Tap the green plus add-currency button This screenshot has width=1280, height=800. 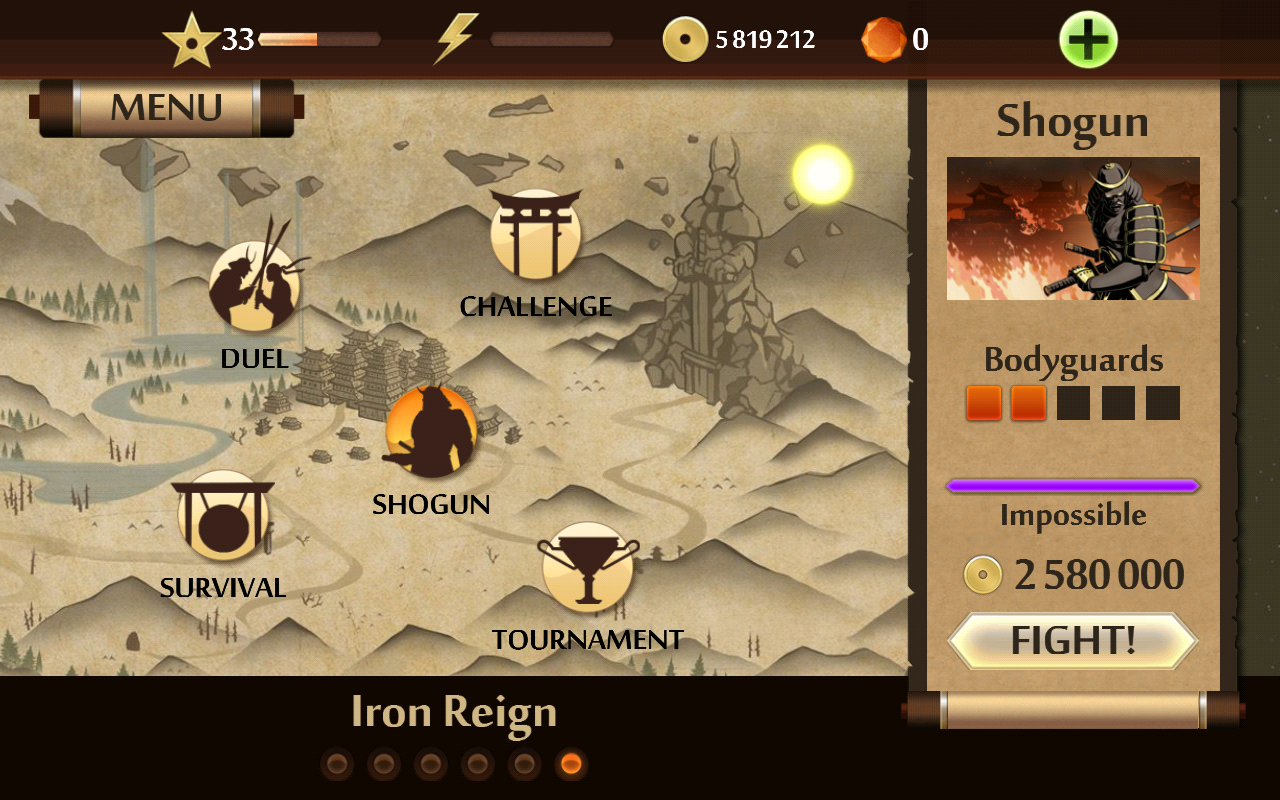click(x=1088, y=40)
